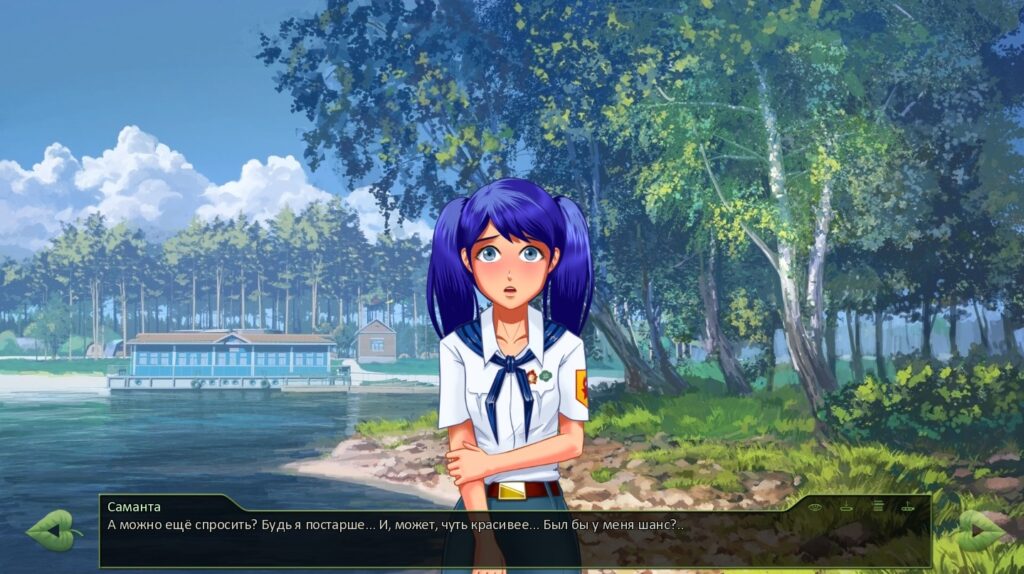This screenshot has height=574, width=1024.
Task: Open the game menu with the stacked-lines icon
Action: click(x=877, y=506)
